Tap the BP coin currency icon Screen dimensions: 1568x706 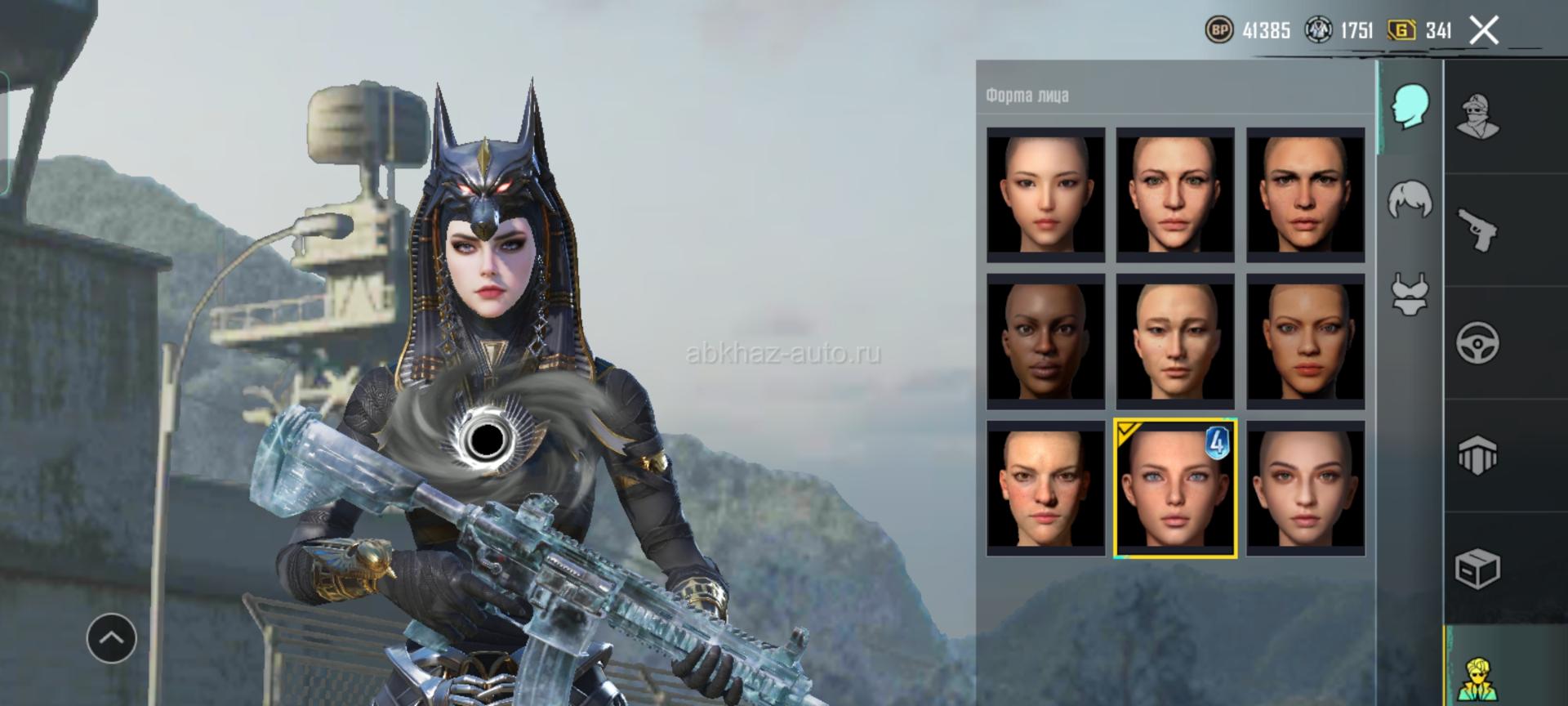pos(1219,30)
